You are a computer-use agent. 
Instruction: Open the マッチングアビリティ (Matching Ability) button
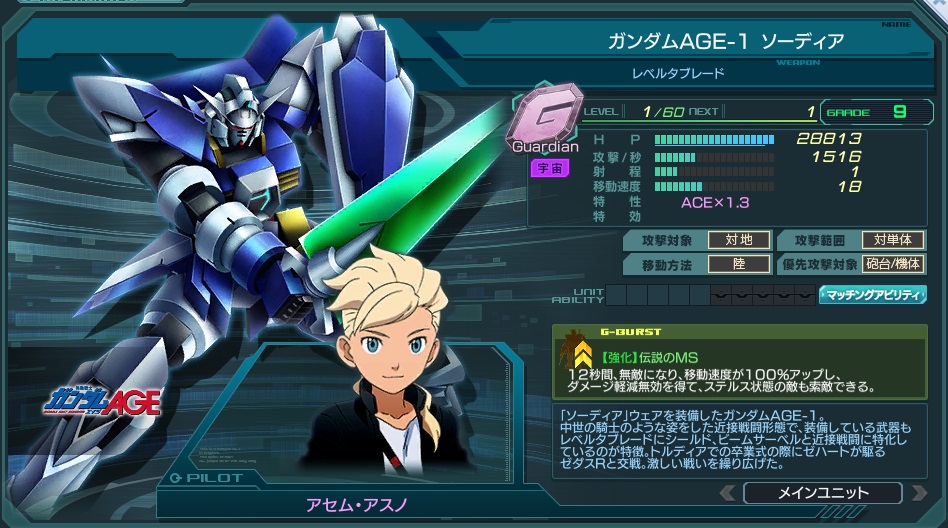click(872, 295)
